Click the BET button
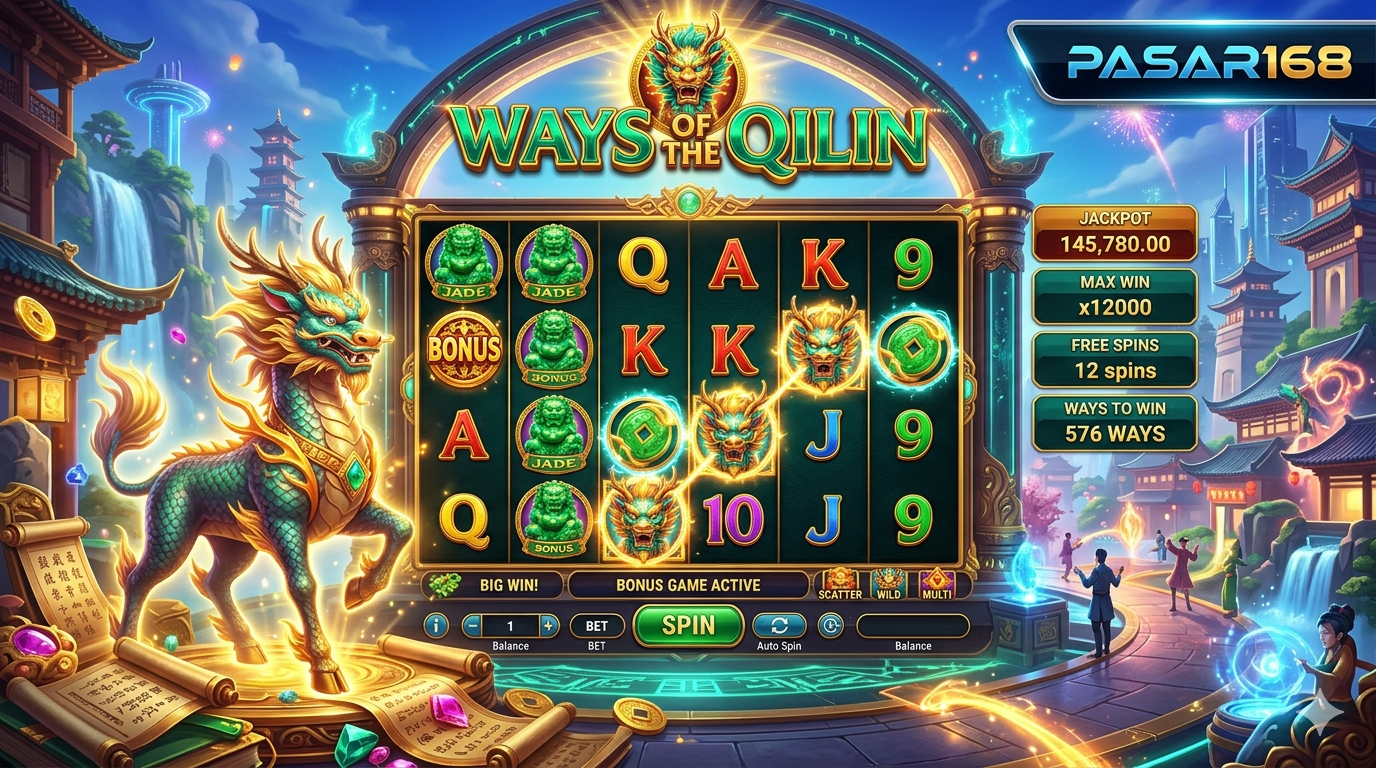The image size is (1376, 768). (x=597, y=626)
